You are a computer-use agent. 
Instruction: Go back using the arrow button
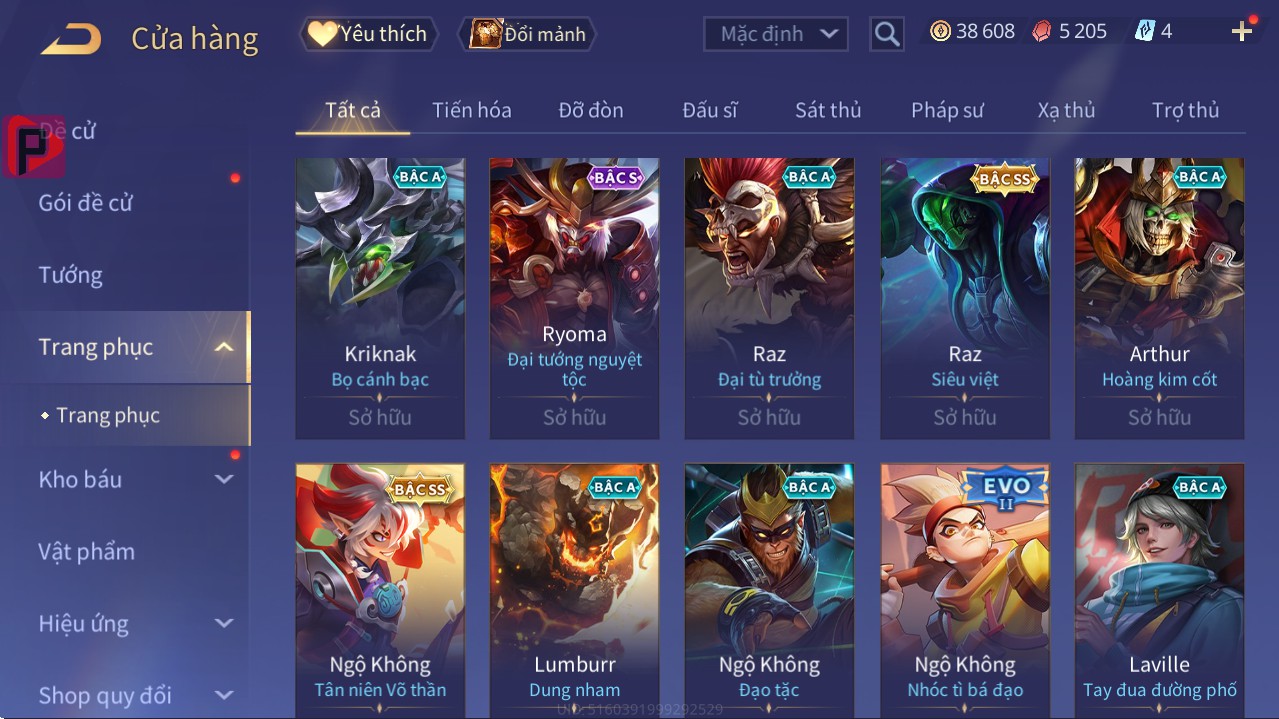tap(71, 39)
